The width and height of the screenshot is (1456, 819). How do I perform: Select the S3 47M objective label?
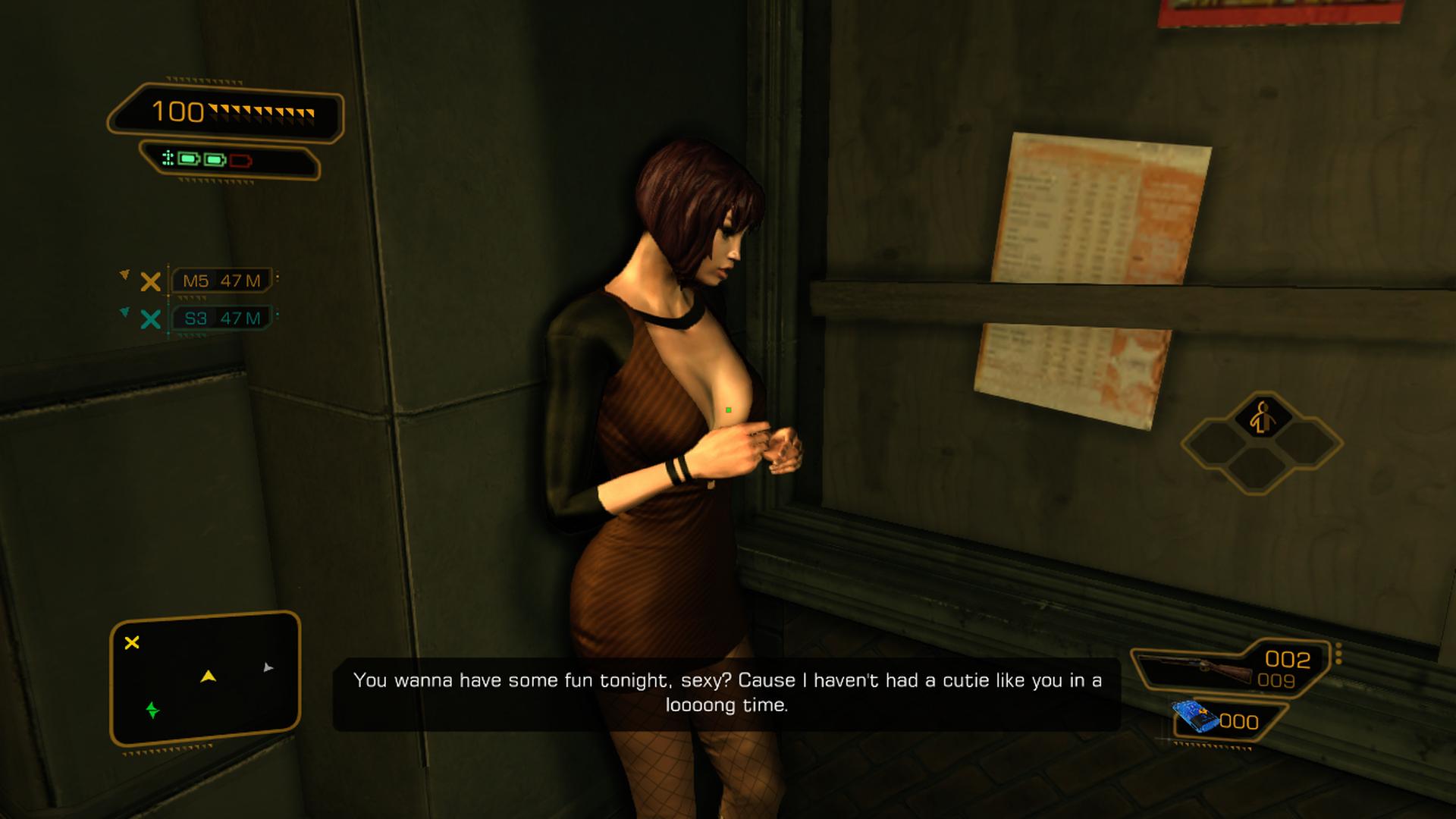222,319
